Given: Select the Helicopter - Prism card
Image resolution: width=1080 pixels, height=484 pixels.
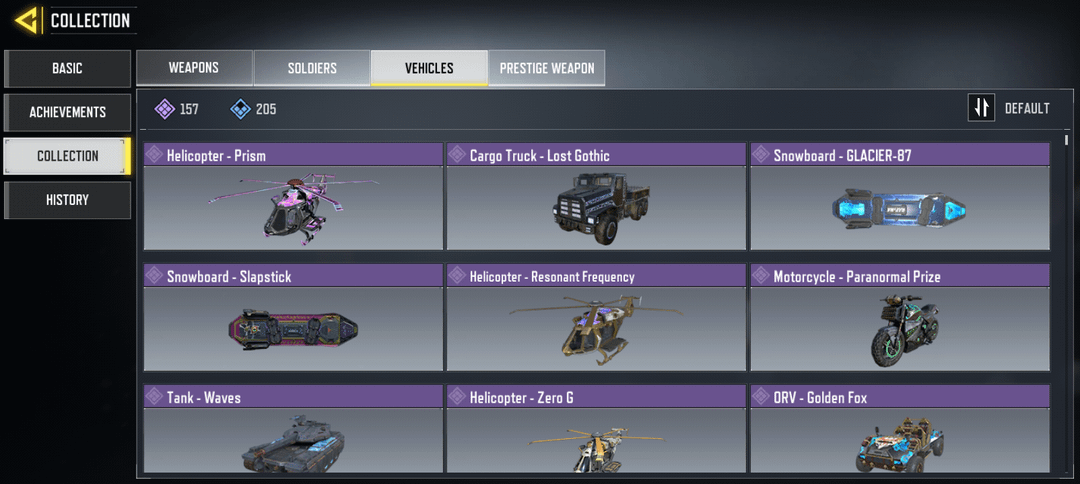Looking at the screenshot, I should (293, 196).
